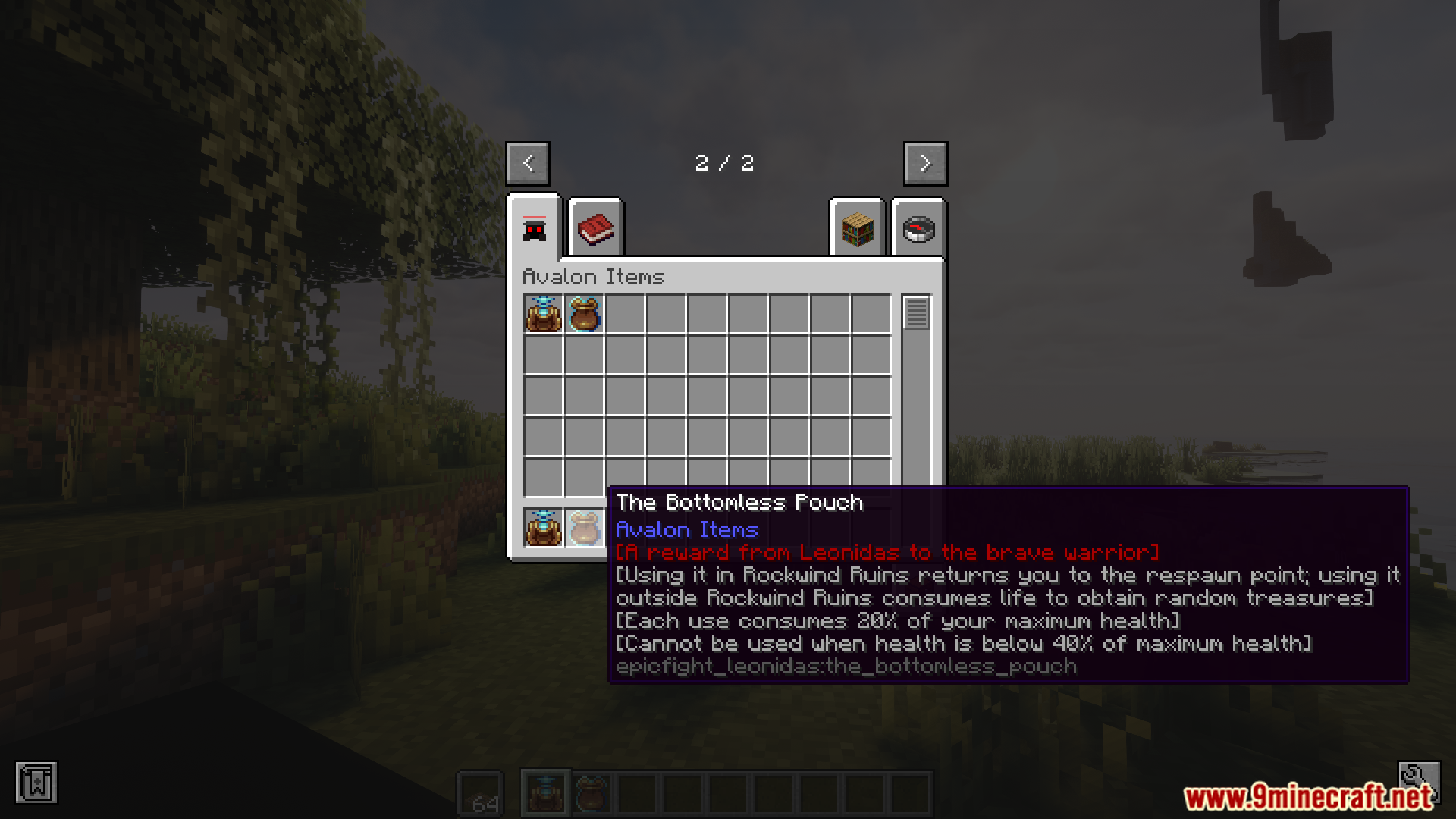Advance to the next page with the right arrow
This screenshot has width=1456, height=819.
click(x=925, y=163)
